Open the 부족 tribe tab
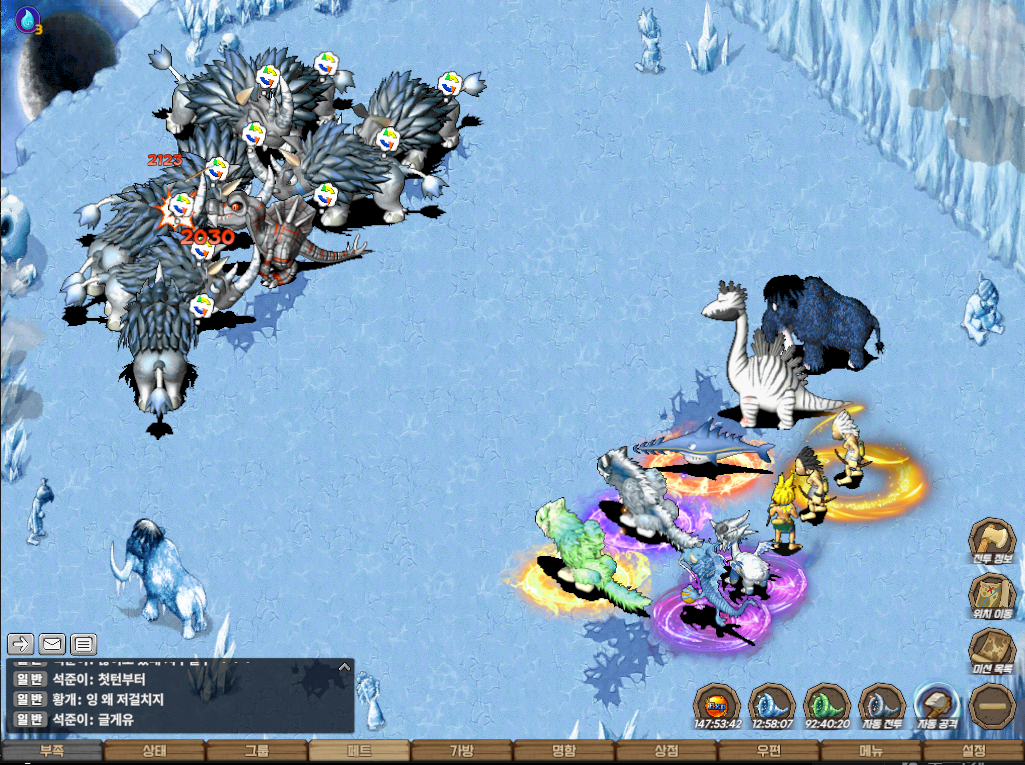 tap(52, 752)
